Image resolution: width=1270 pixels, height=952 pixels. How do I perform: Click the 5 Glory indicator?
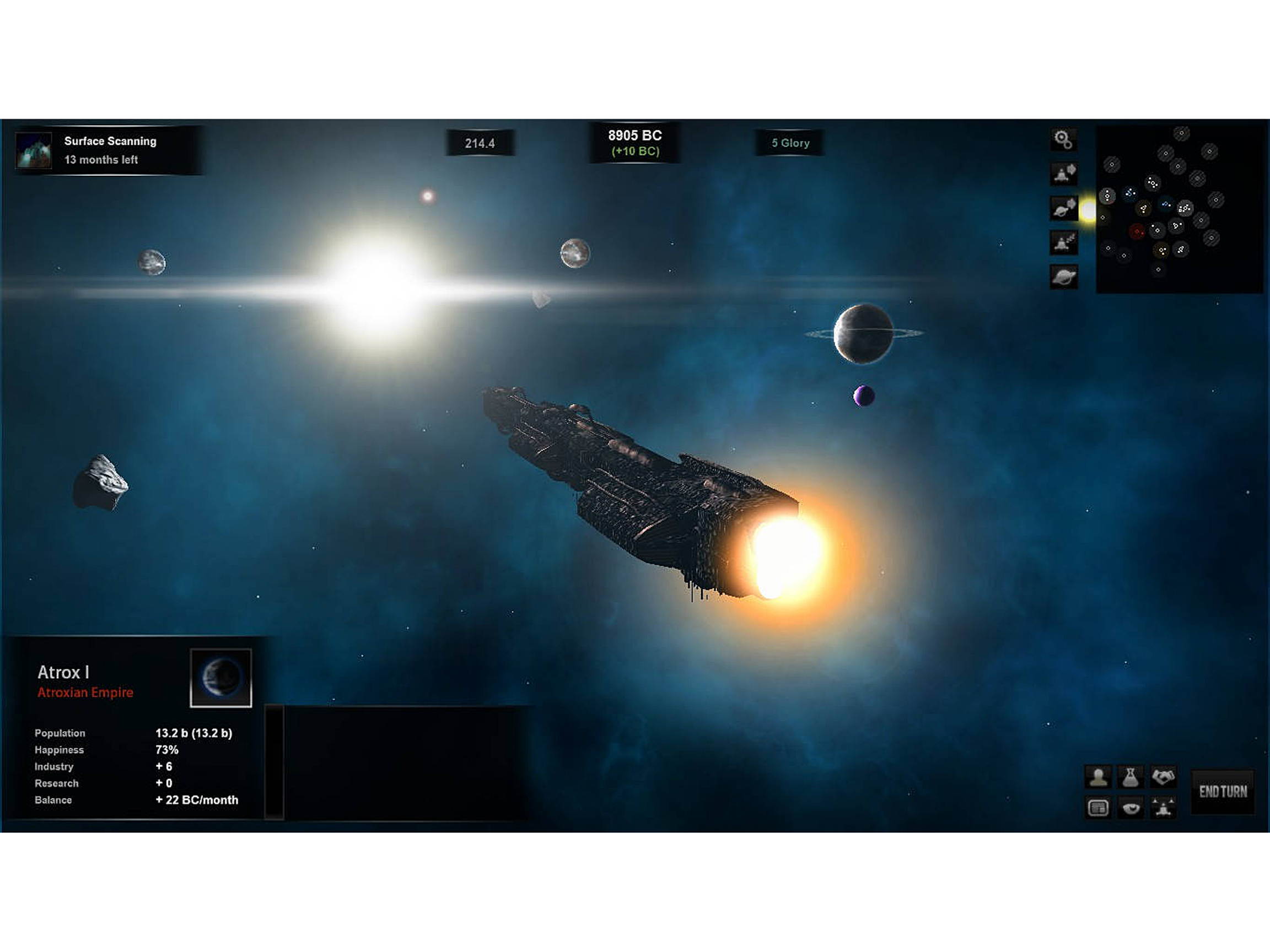click(790, 143)
